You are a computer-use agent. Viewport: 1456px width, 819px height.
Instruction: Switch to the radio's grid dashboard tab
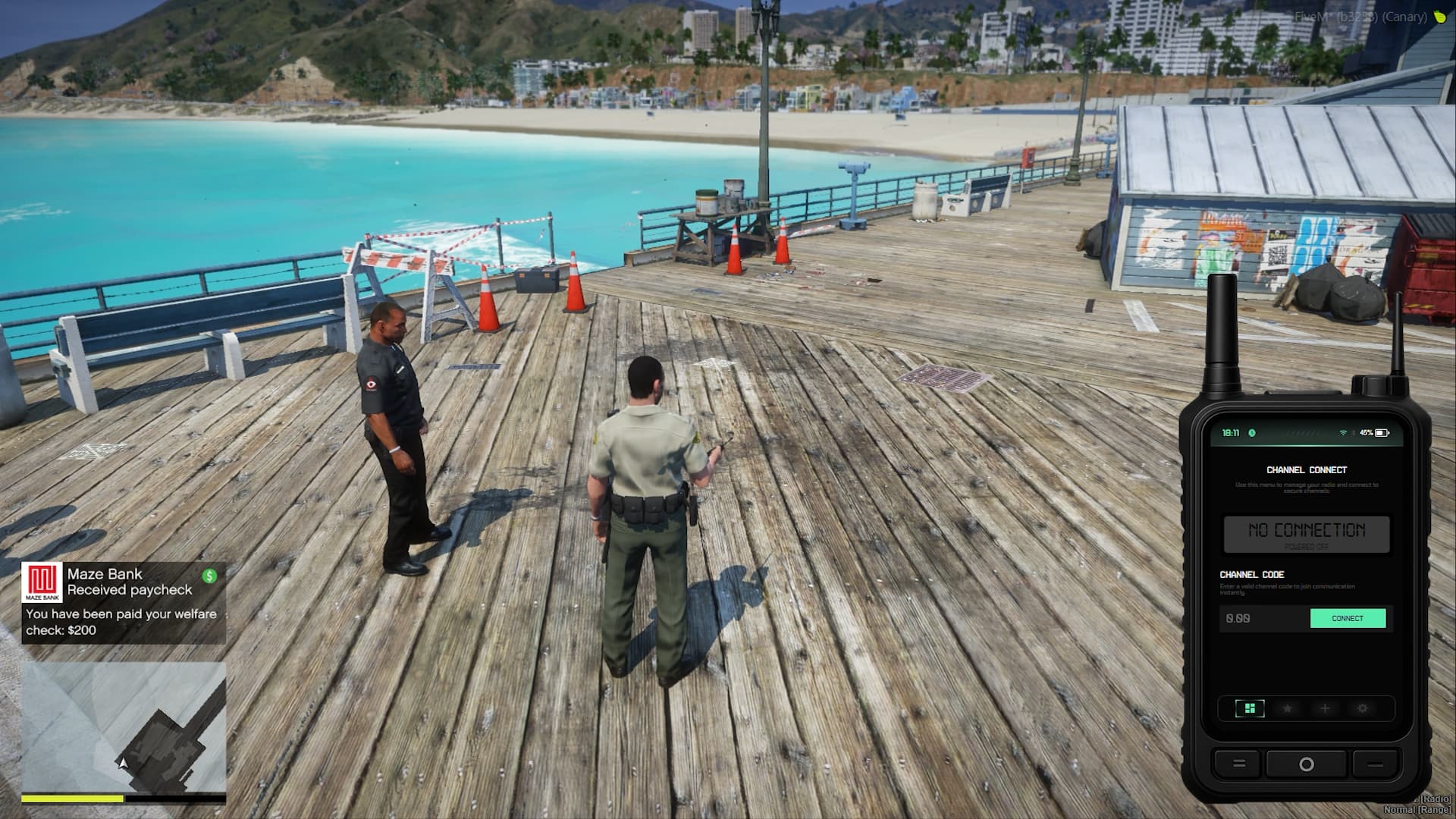(1250, 708)
